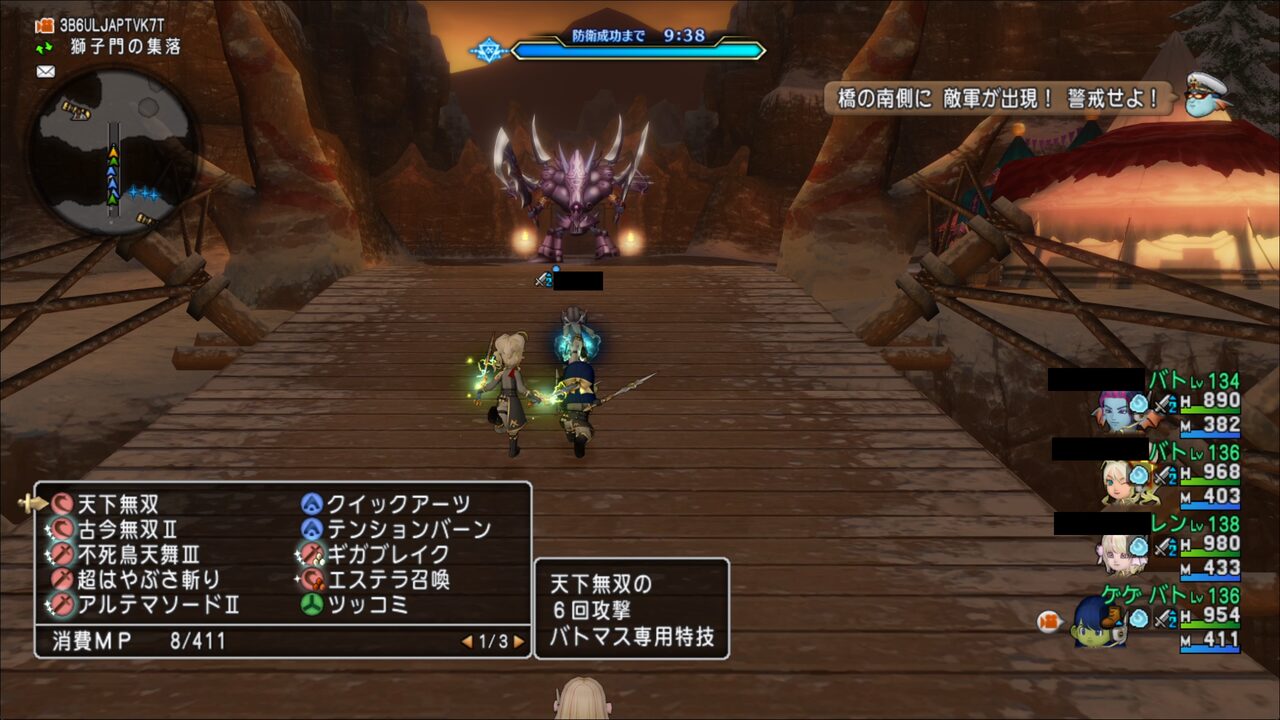This screenshot has width=1280, height=720.
Task: Choose 古今無双Ⅱ from the skill list
Action: [x=128, y=529]
